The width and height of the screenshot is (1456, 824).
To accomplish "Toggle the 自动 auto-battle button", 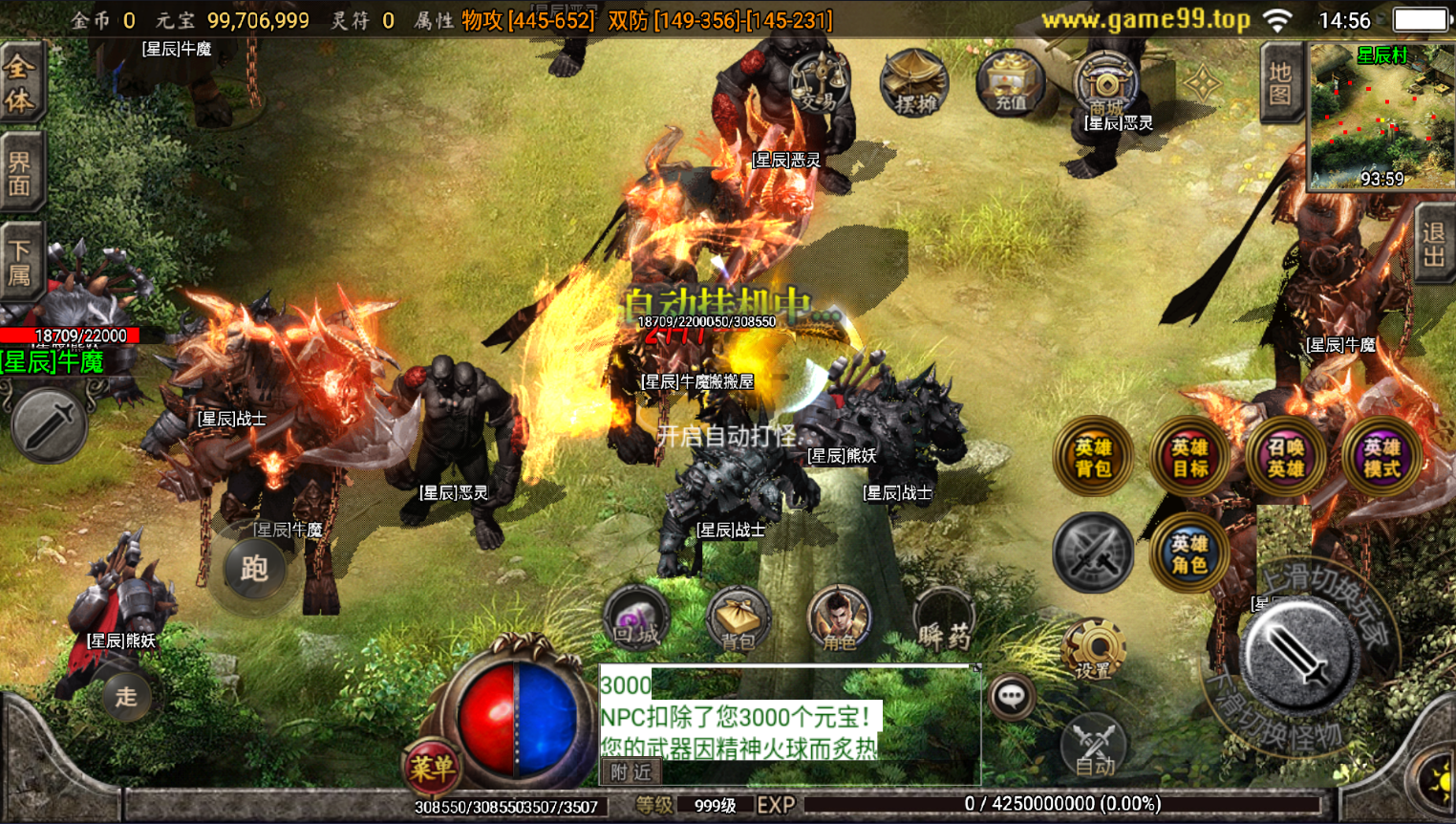I will coord(1094,746).
